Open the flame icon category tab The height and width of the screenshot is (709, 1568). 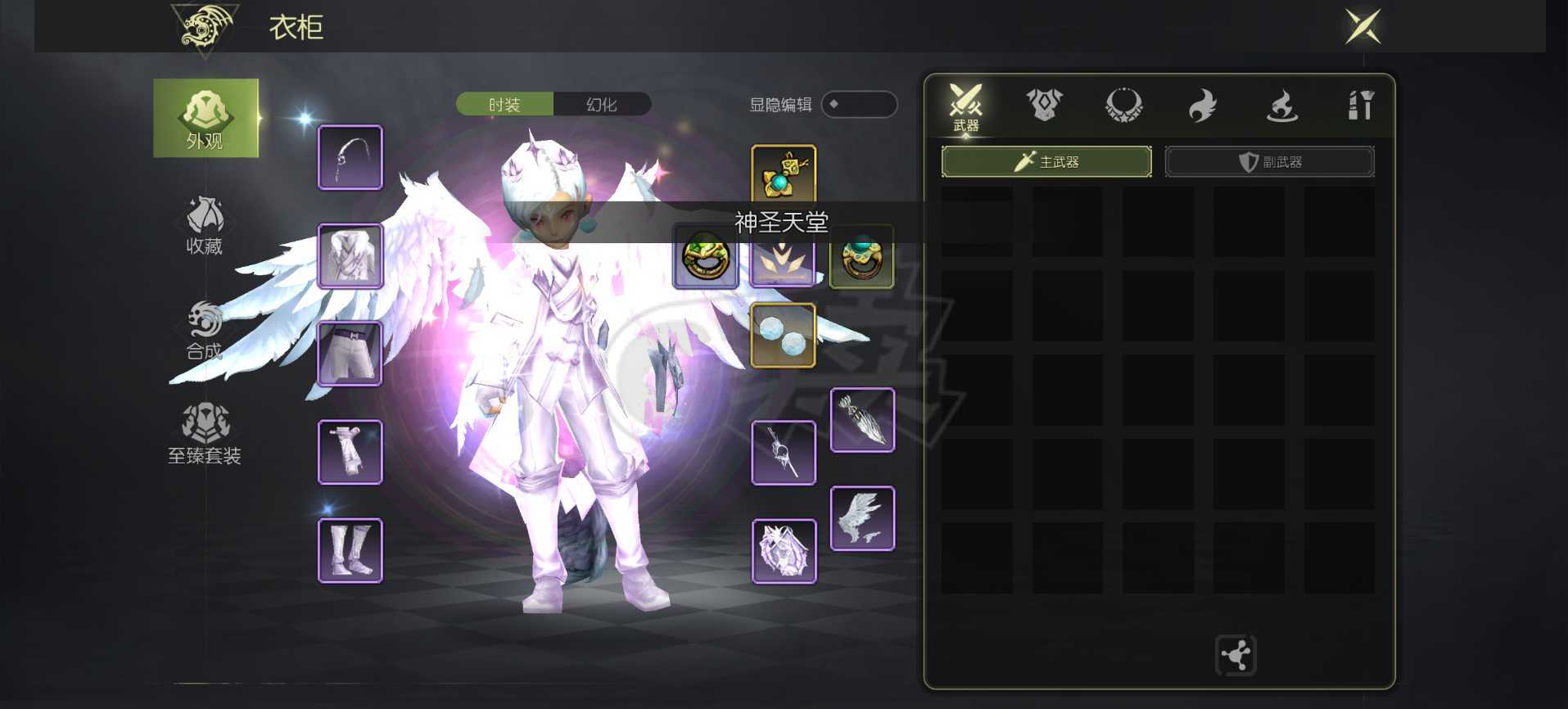(1202, 106)
